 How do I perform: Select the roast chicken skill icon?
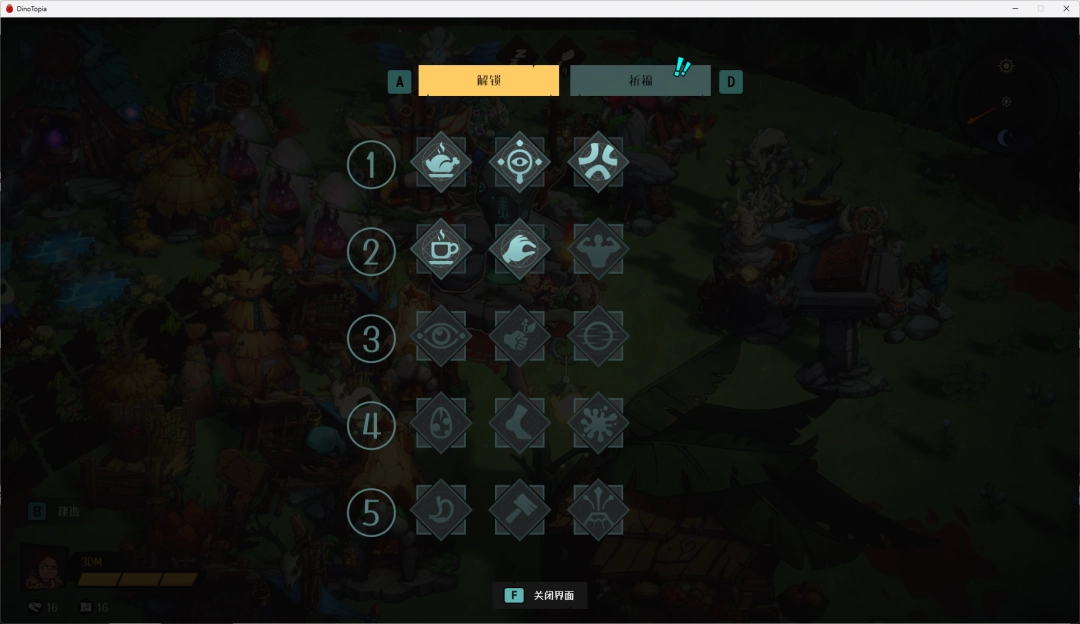coord(440,162)
